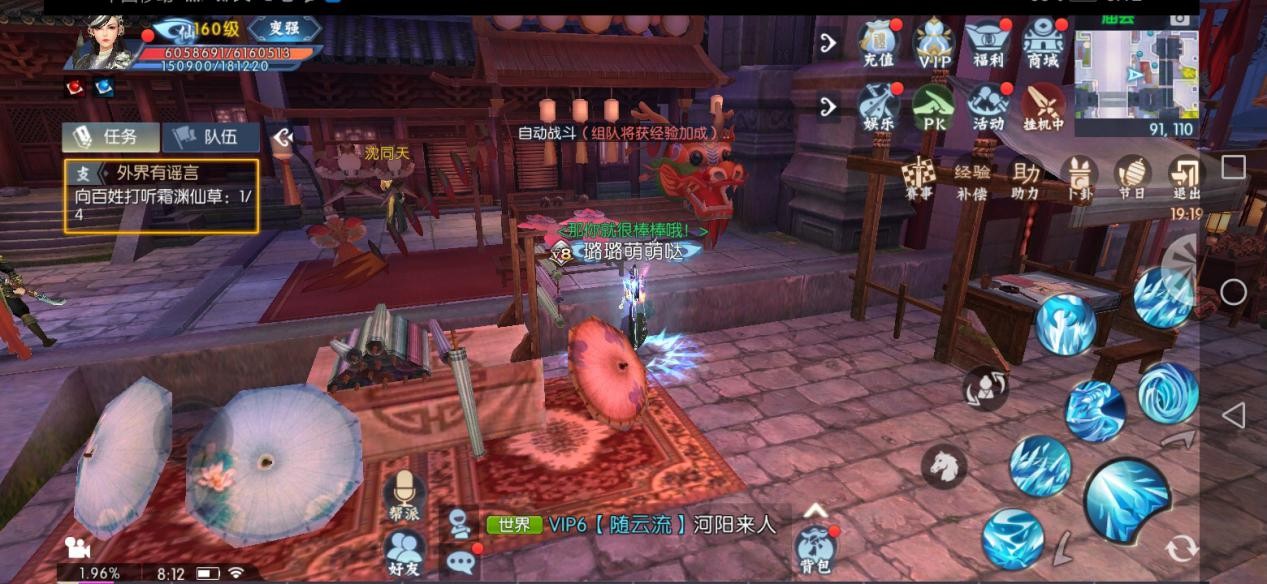Open the 活动 activities menu
The height and width of the screenshot is (584, 1267).
(988, 107)
